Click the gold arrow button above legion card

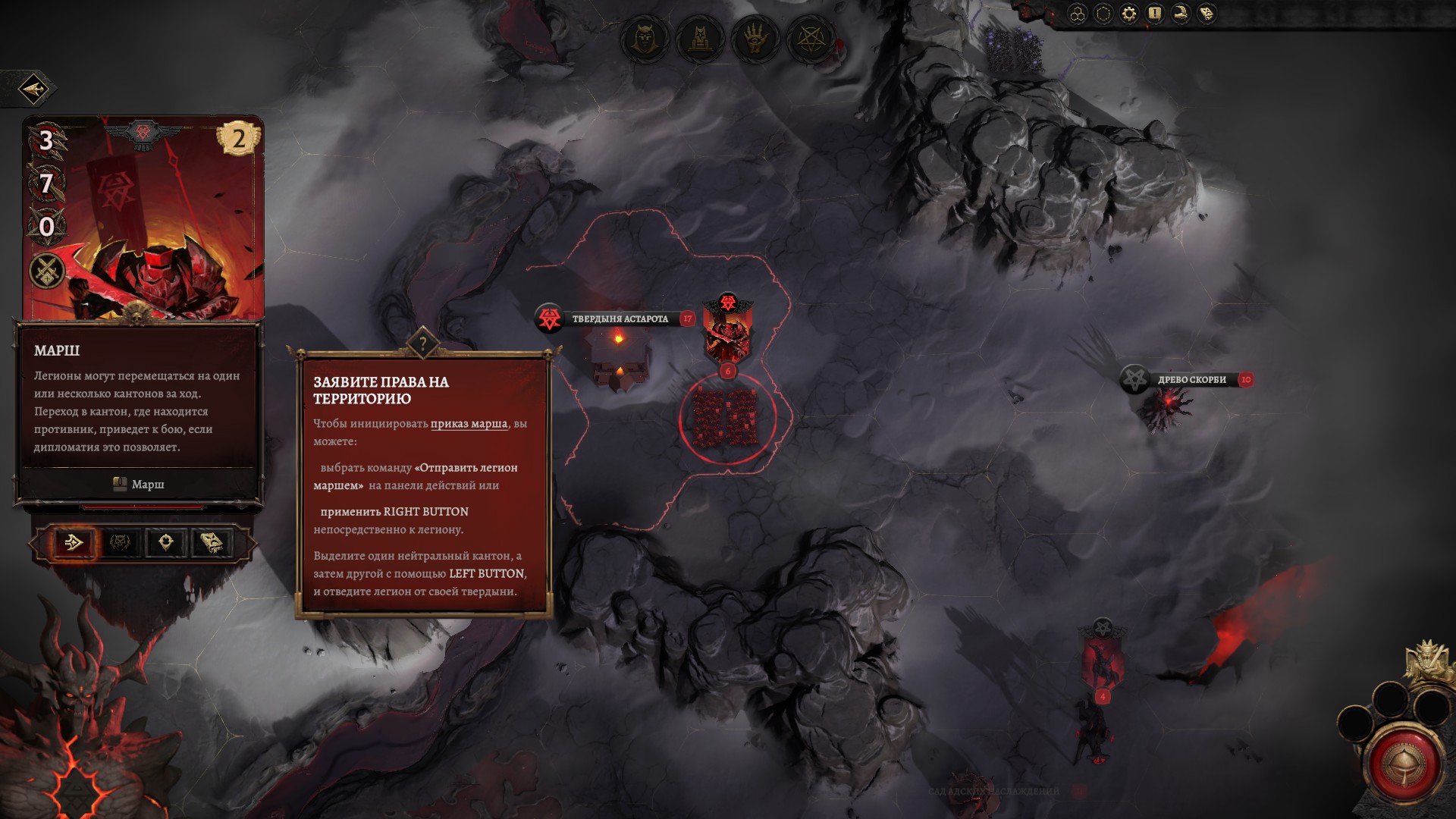34,89
